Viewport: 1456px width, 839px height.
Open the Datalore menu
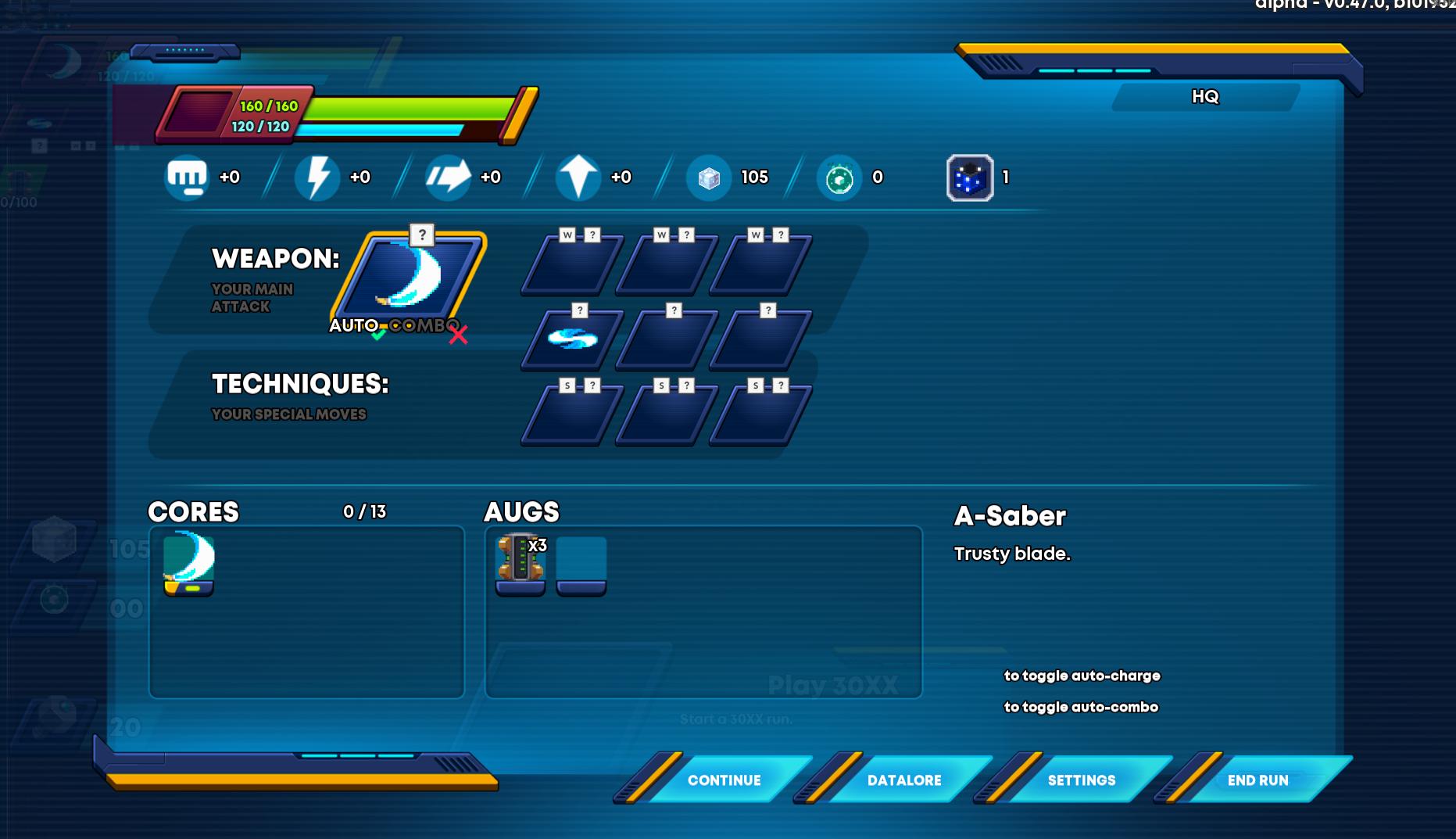pos(903,780)
